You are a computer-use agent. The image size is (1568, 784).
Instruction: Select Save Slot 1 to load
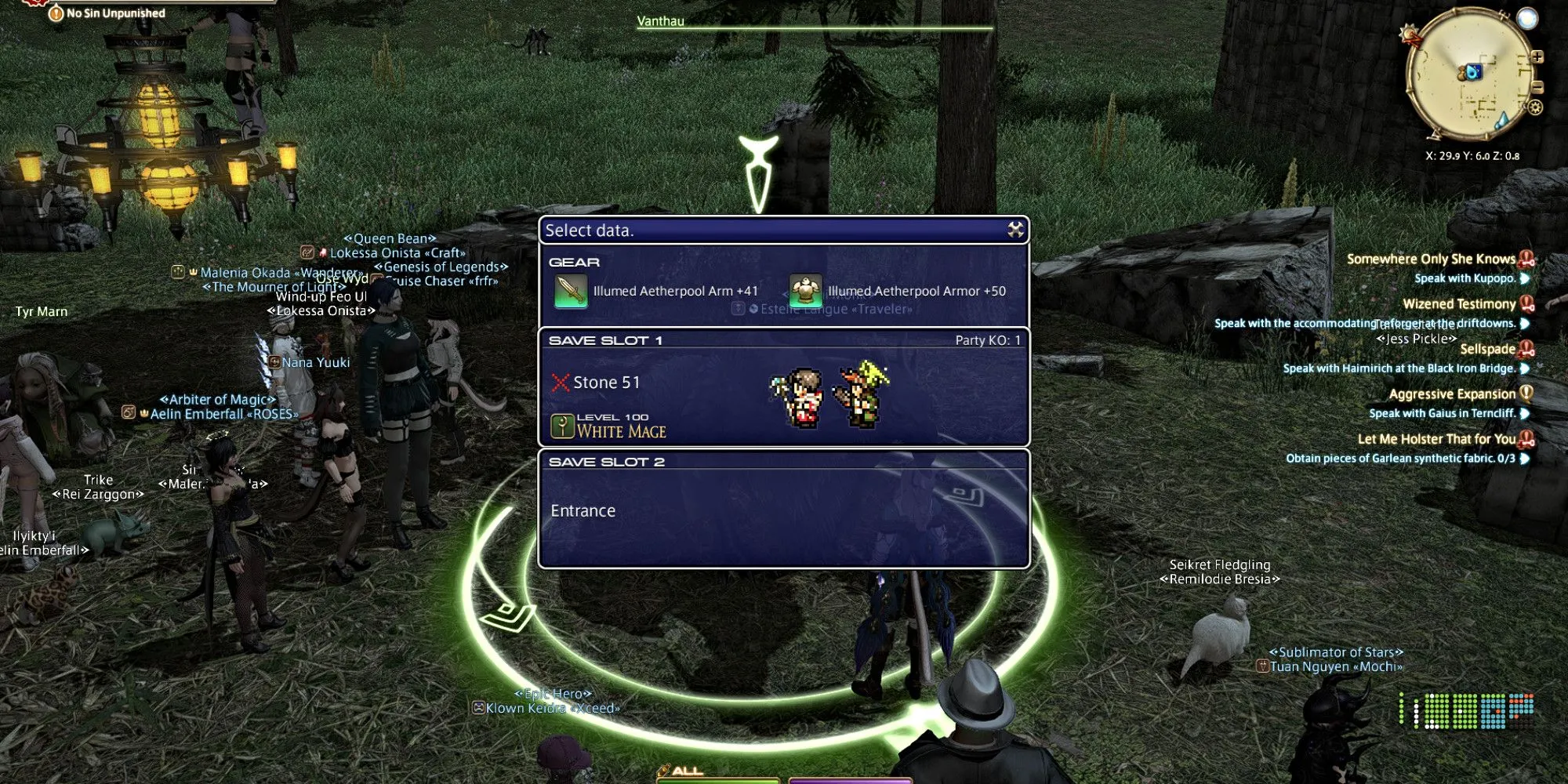coord(784,384)
